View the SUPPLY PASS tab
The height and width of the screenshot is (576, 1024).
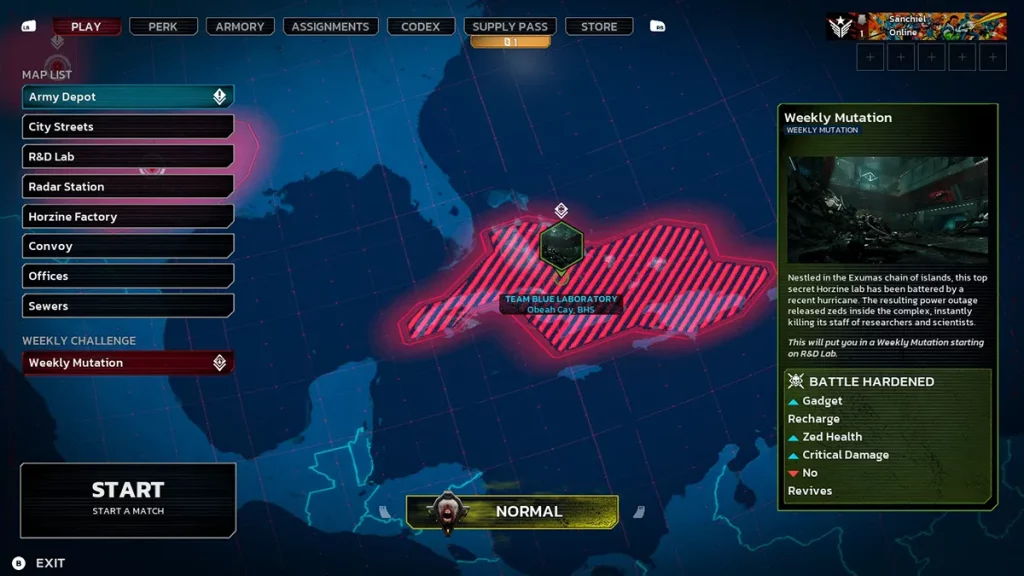point(509,27)
